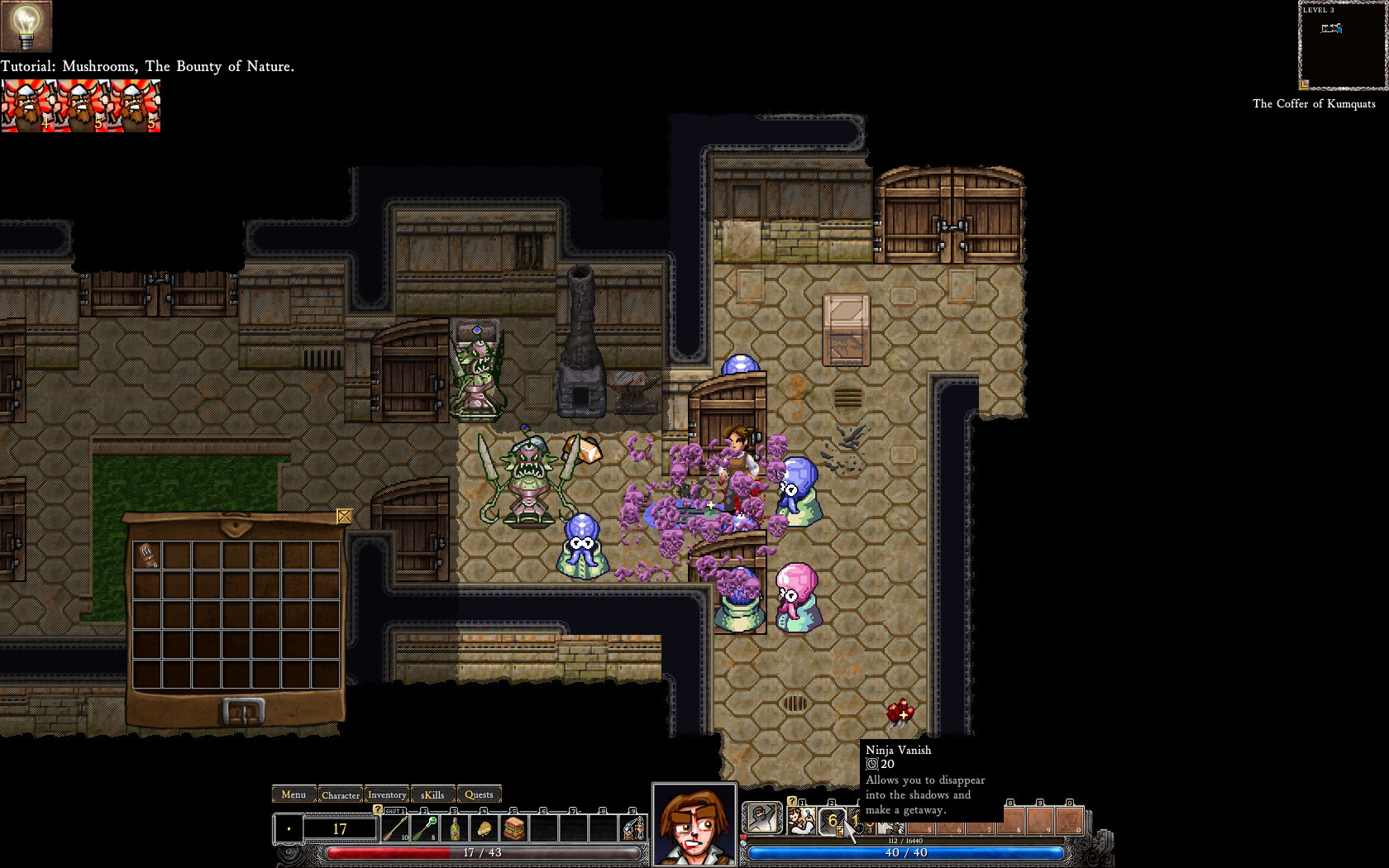Viewport: 1389px width, 868px height.
Task: Open the Quests log
Action: [x=479, y=794]
